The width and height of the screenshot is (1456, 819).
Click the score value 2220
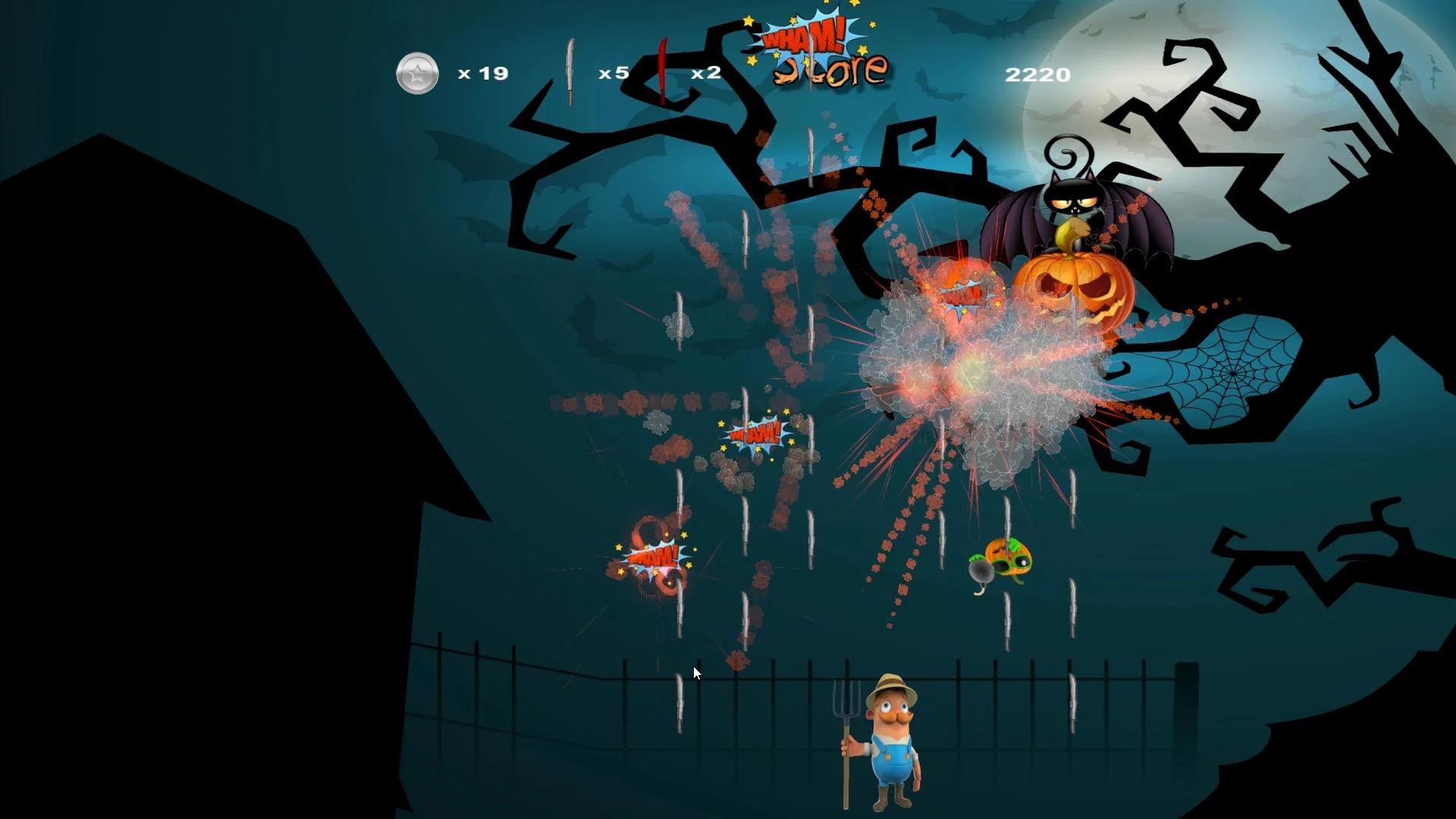pyautogui.click(x=1037, y=74)
